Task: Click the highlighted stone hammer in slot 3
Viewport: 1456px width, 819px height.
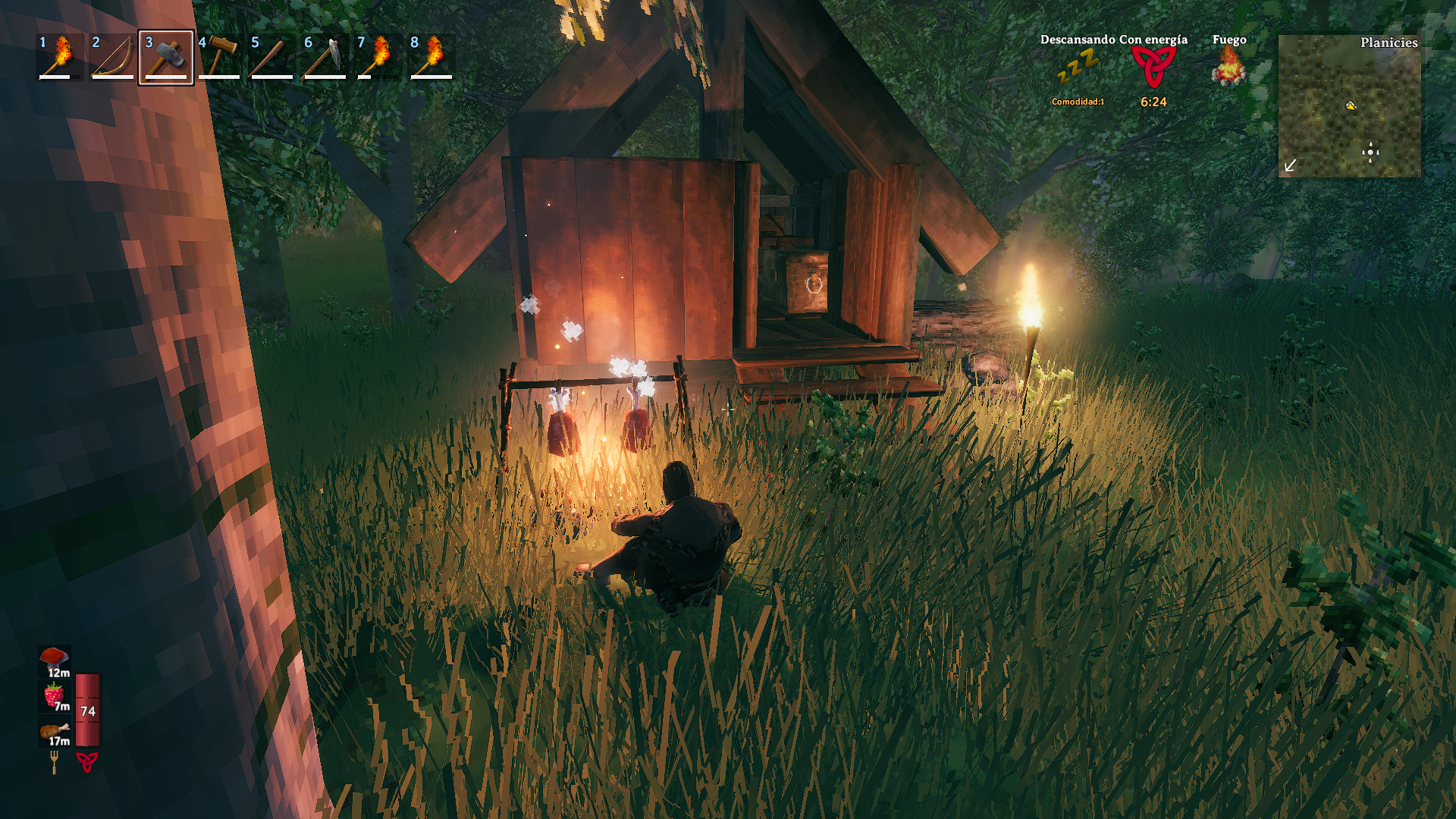Action: [165, 57]
